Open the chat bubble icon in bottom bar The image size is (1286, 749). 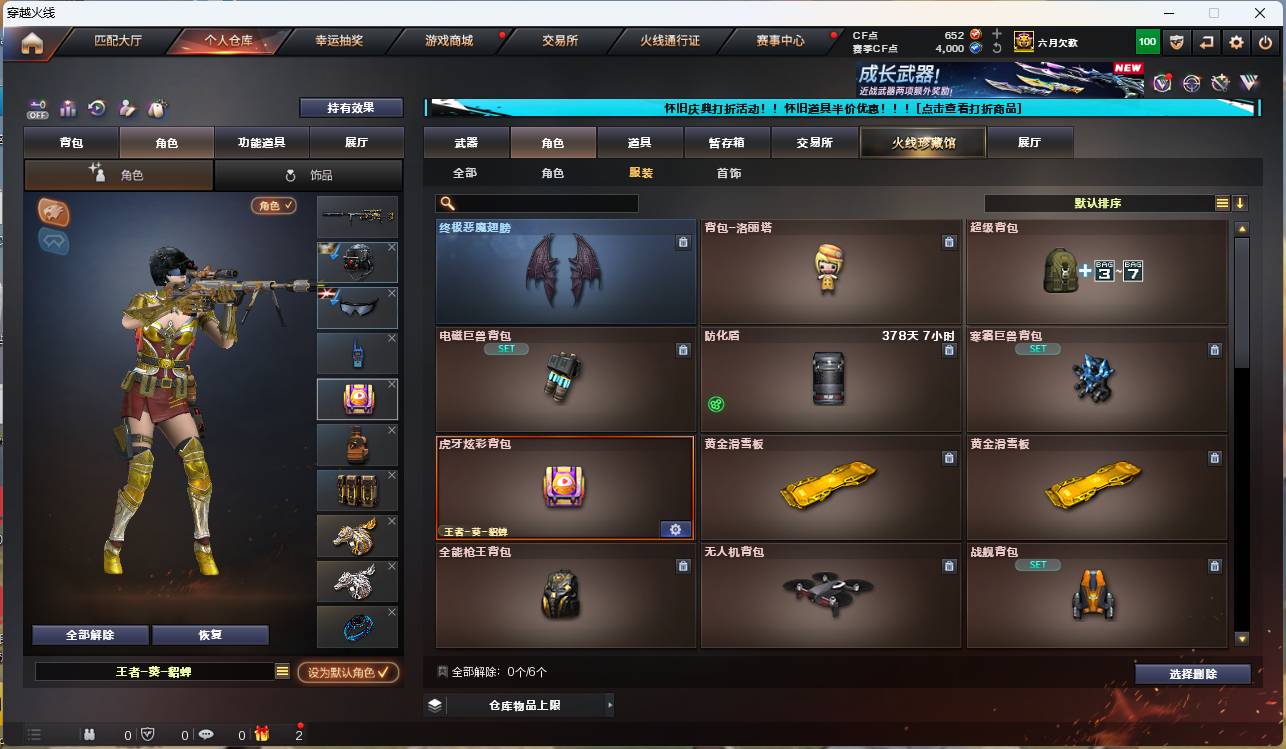[x=207, y=735]
